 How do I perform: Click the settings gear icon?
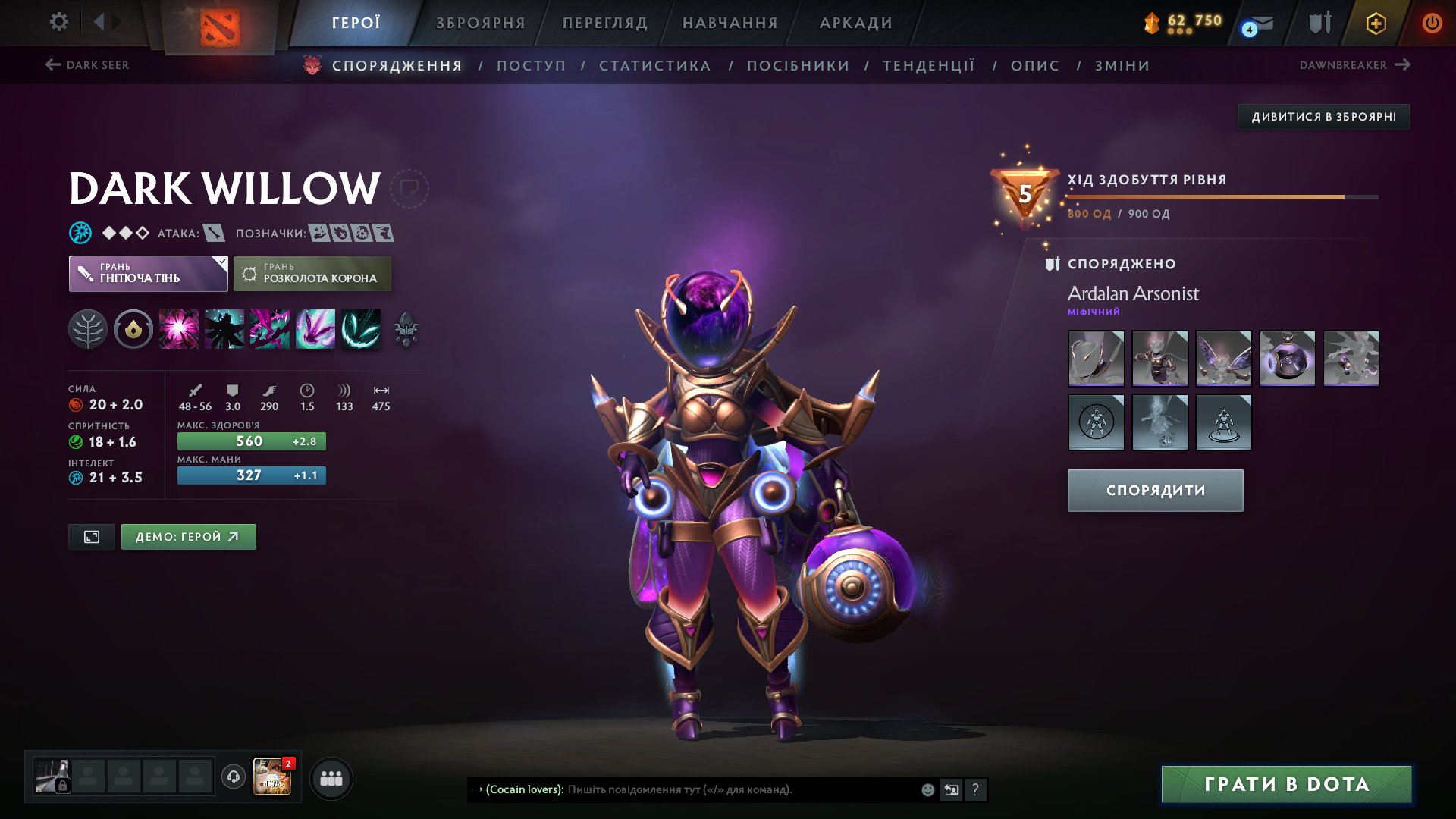pyautogui.click(x=58, y=22)
